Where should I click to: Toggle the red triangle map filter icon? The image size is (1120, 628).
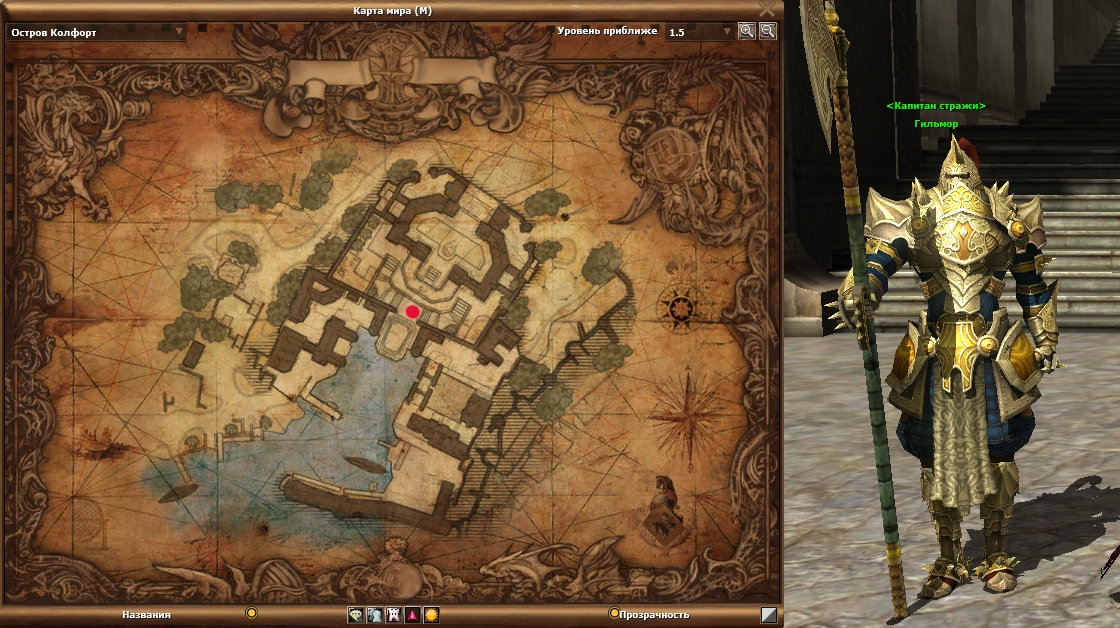412,615
